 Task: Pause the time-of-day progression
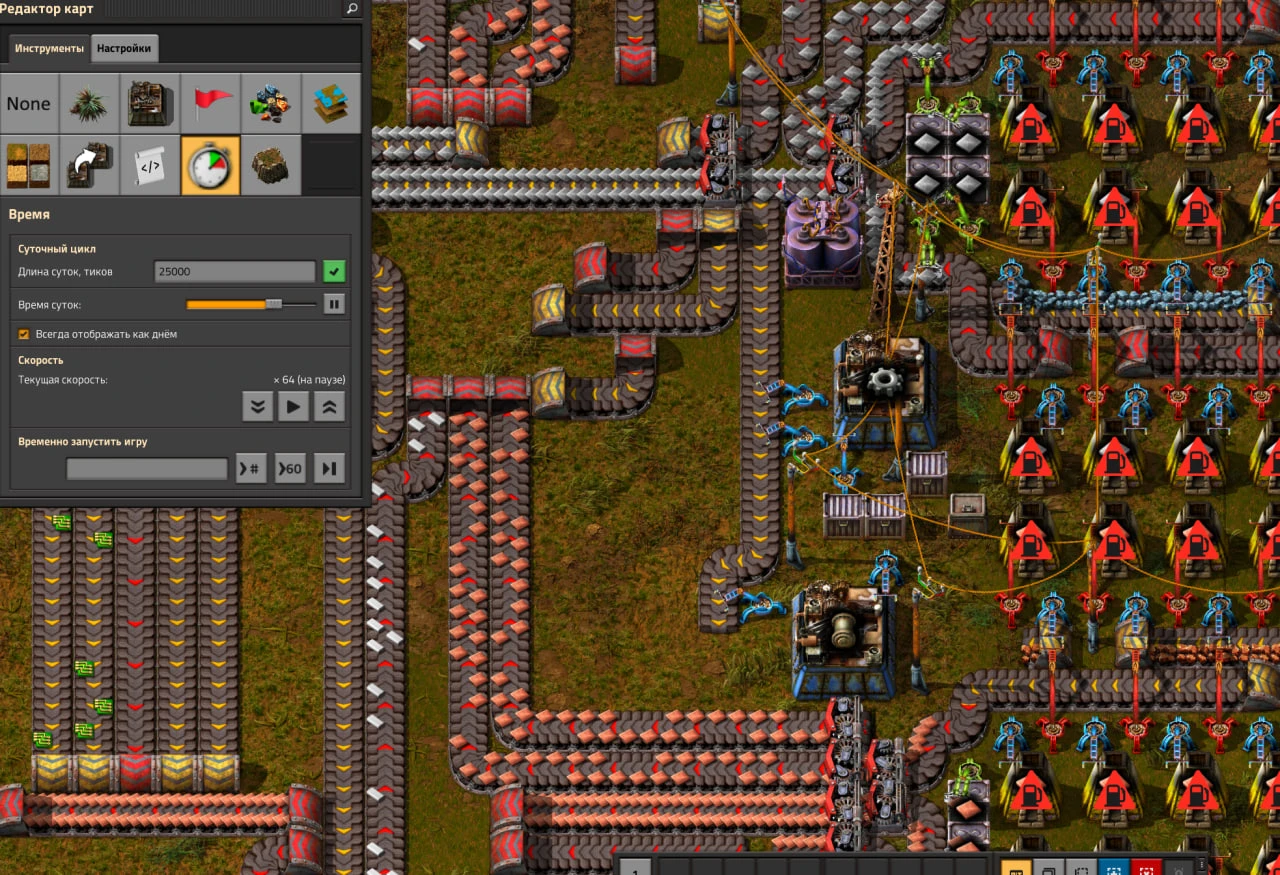pos(333,304)
